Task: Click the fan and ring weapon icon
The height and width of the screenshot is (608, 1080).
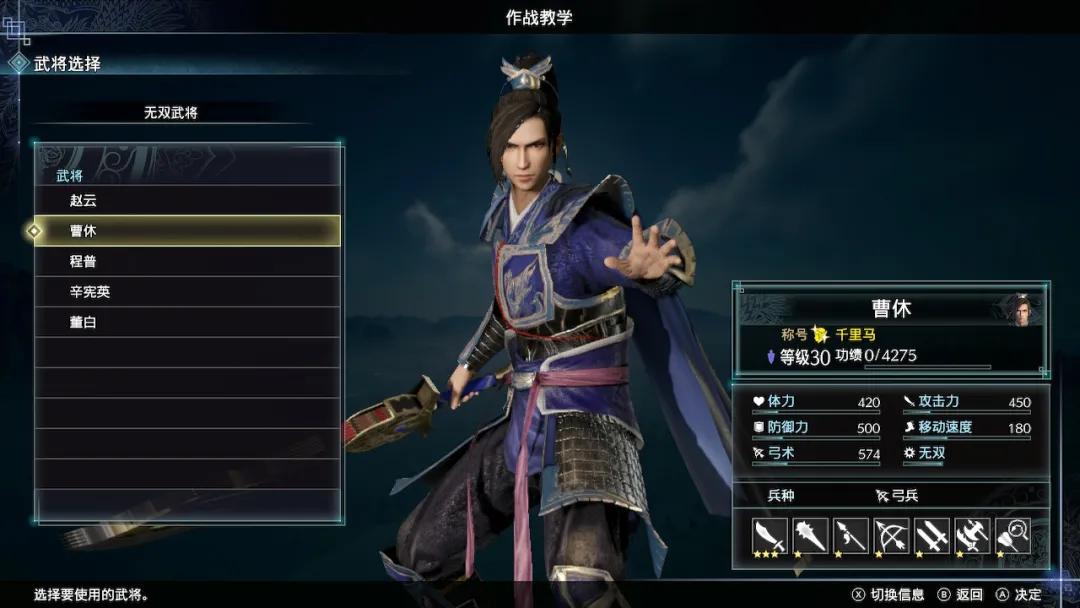Action: click(x=1012, y=536)
